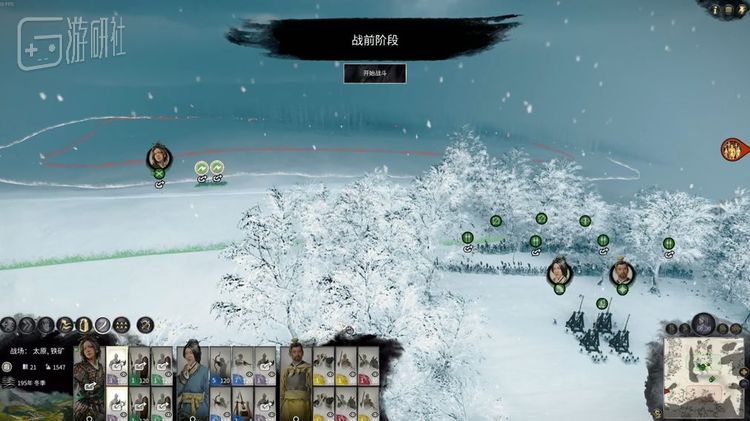This screenshot has height=421, width=750.
Task: Select the bearded general's battlefield marker
Action: (621, 271)
